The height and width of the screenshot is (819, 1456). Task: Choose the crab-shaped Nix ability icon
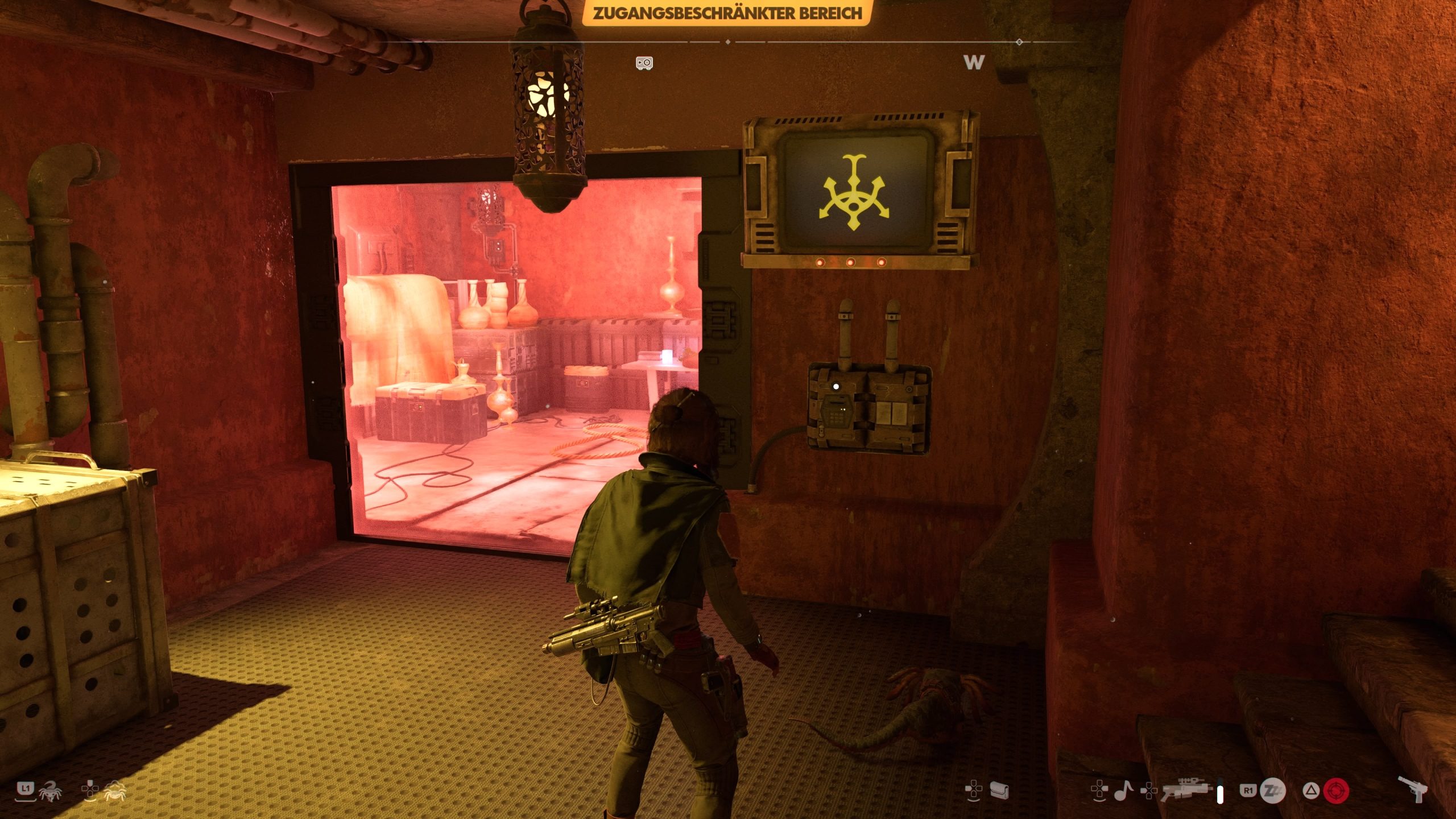[115, 790]
